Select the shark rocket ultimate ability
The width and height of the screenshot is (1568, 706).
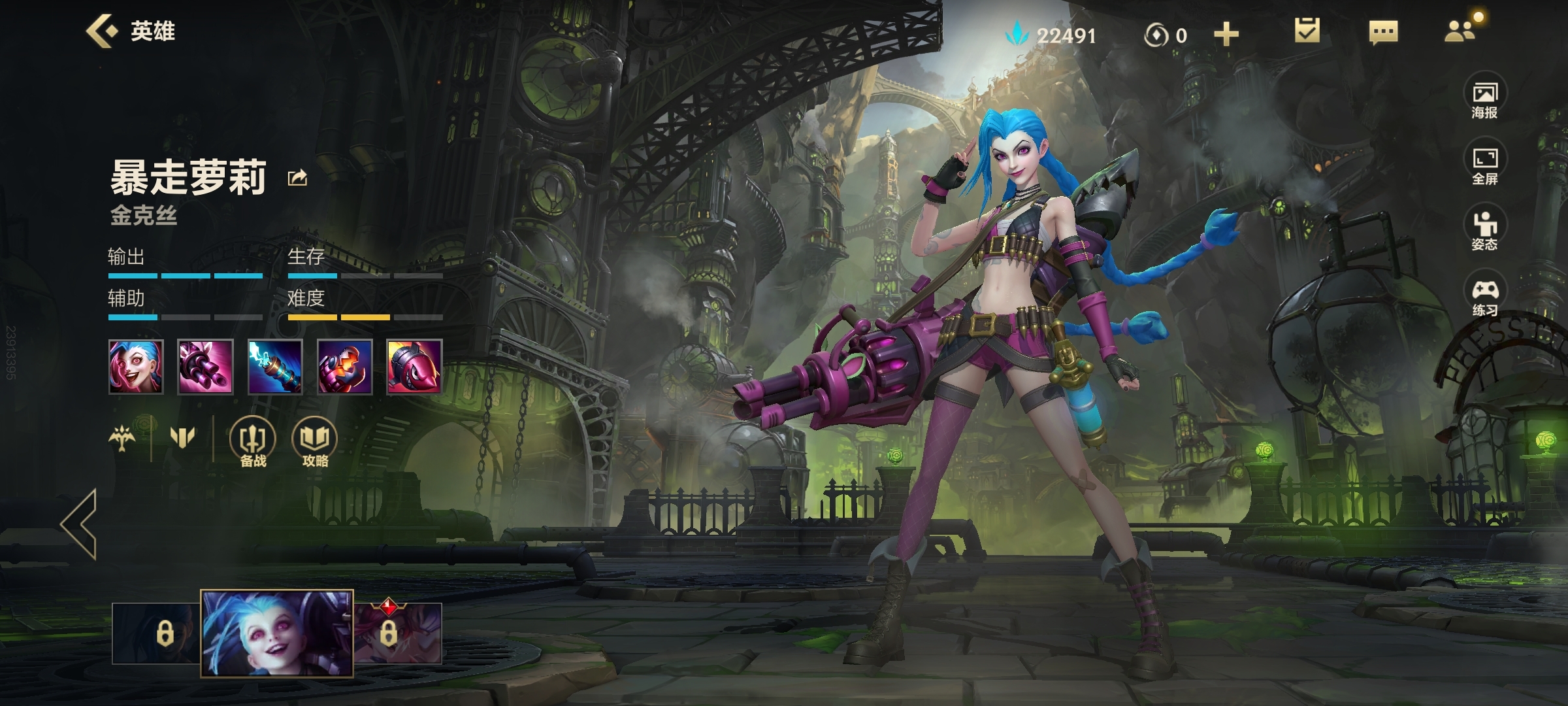coord(414,367)
